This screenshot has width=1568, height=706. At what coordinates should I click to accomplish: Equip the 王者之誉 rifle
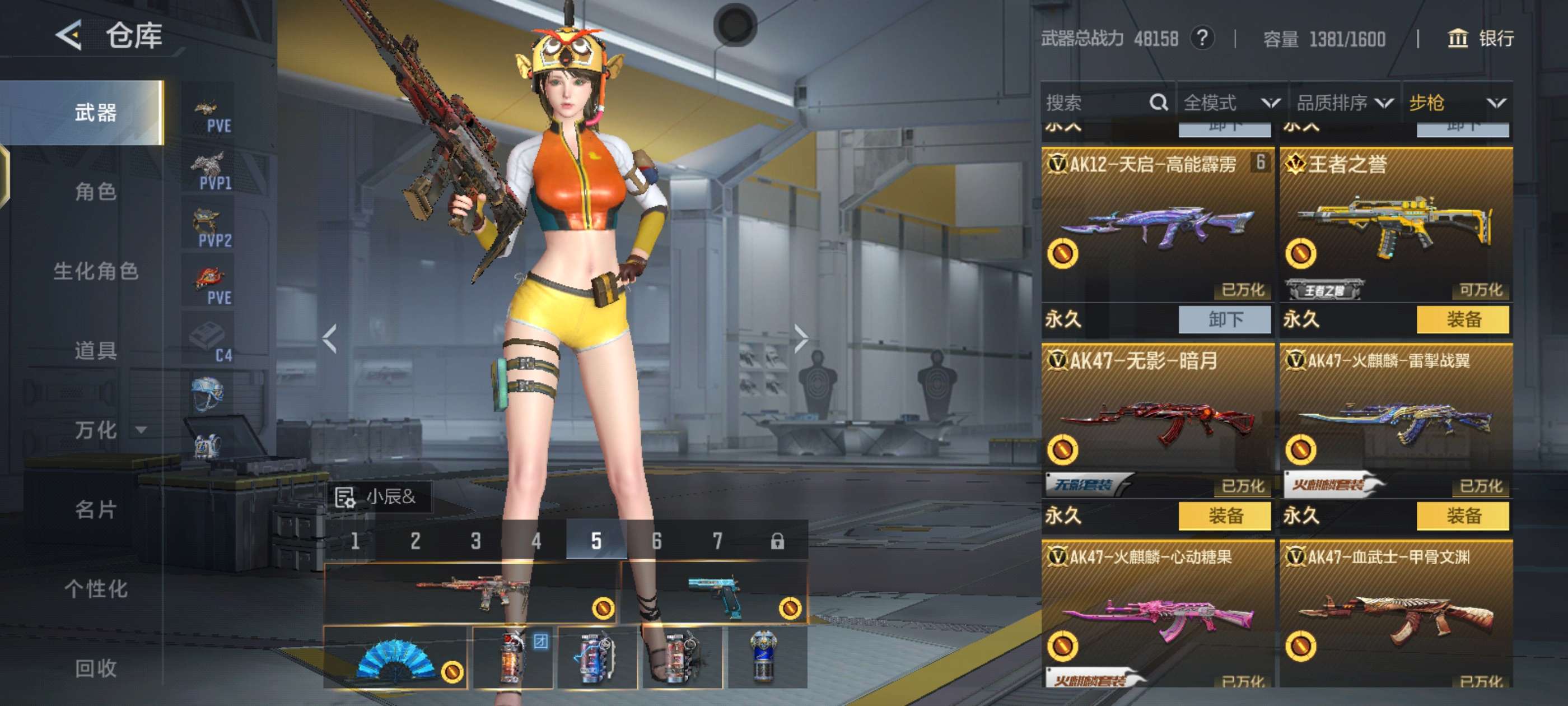(x=1463, y=320)
